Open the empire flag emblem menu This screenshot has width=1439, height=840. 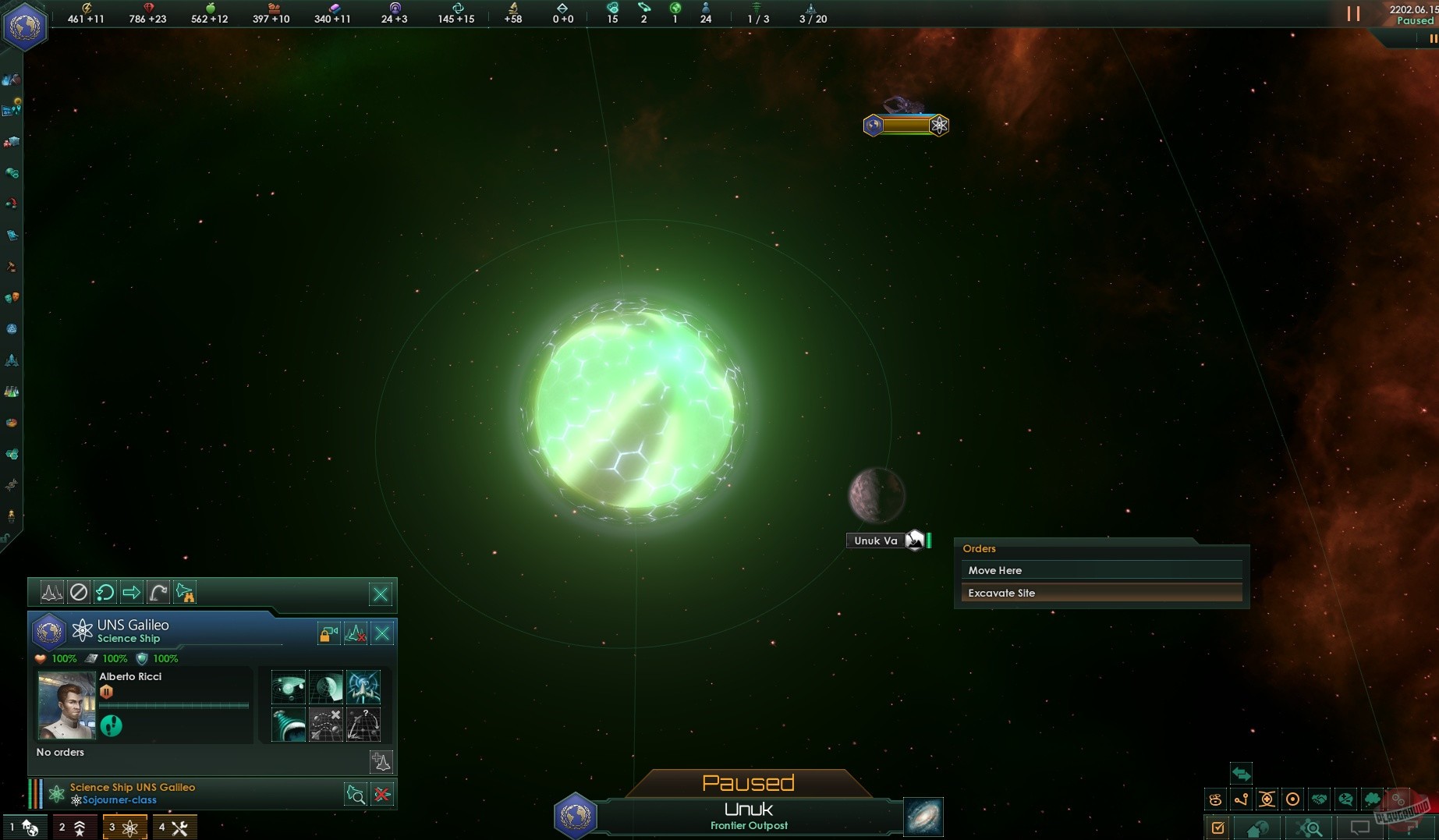[x=25, y=27]
